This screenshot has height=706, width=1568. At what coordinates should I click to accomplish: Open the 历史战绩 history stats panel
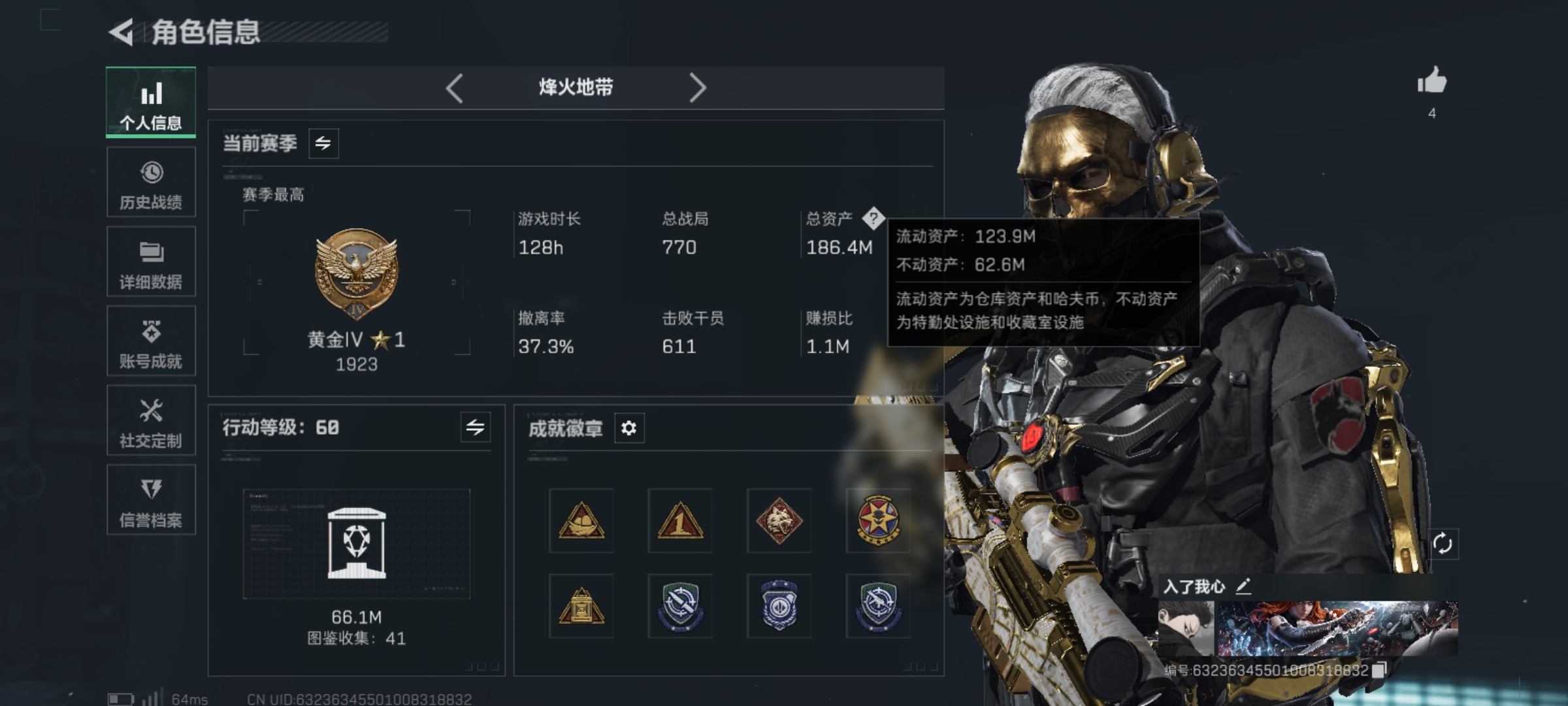[151, 182]
